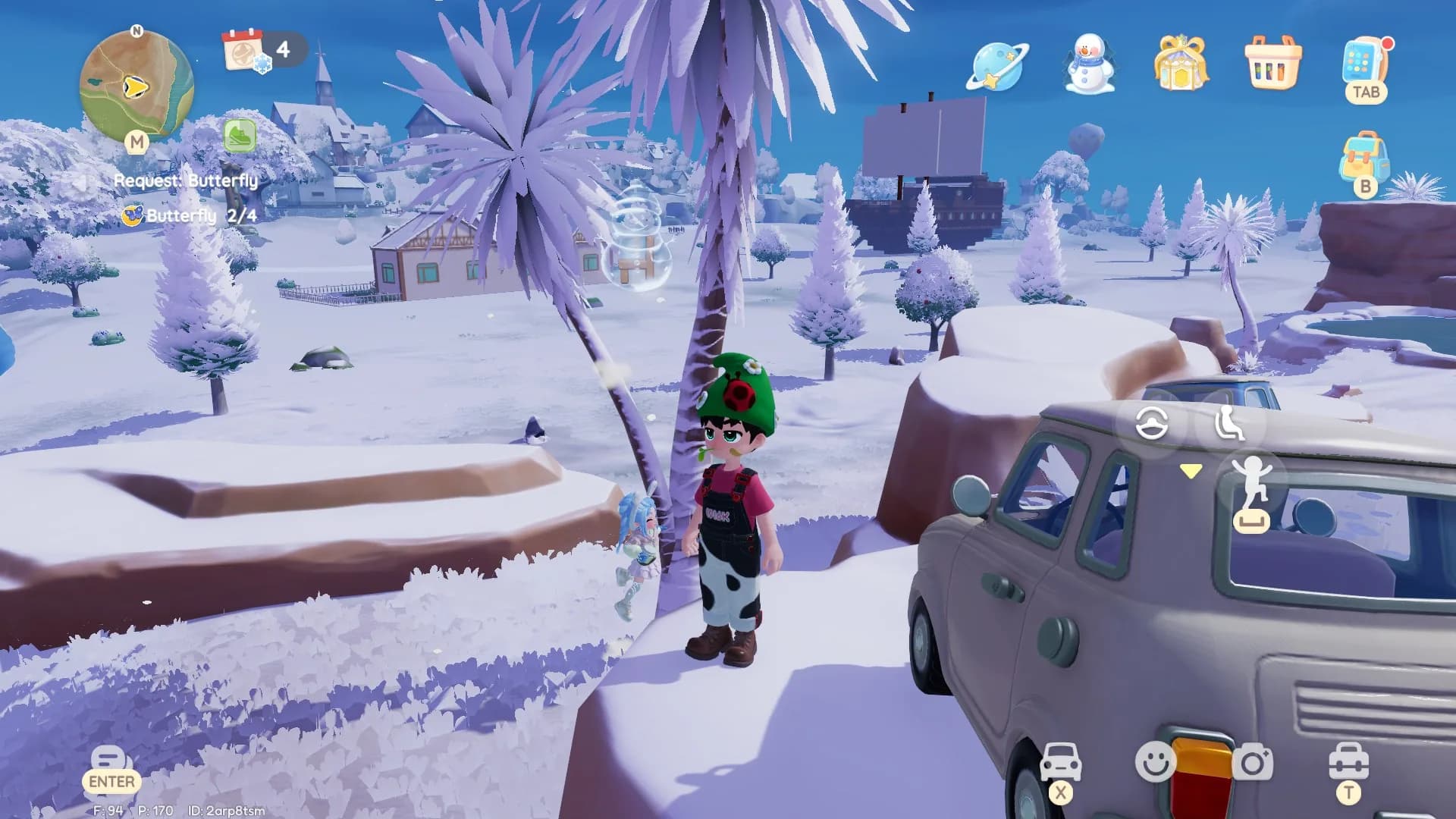
Task: Open the golden gift house rewards
Action: [x=1181, y=66]
